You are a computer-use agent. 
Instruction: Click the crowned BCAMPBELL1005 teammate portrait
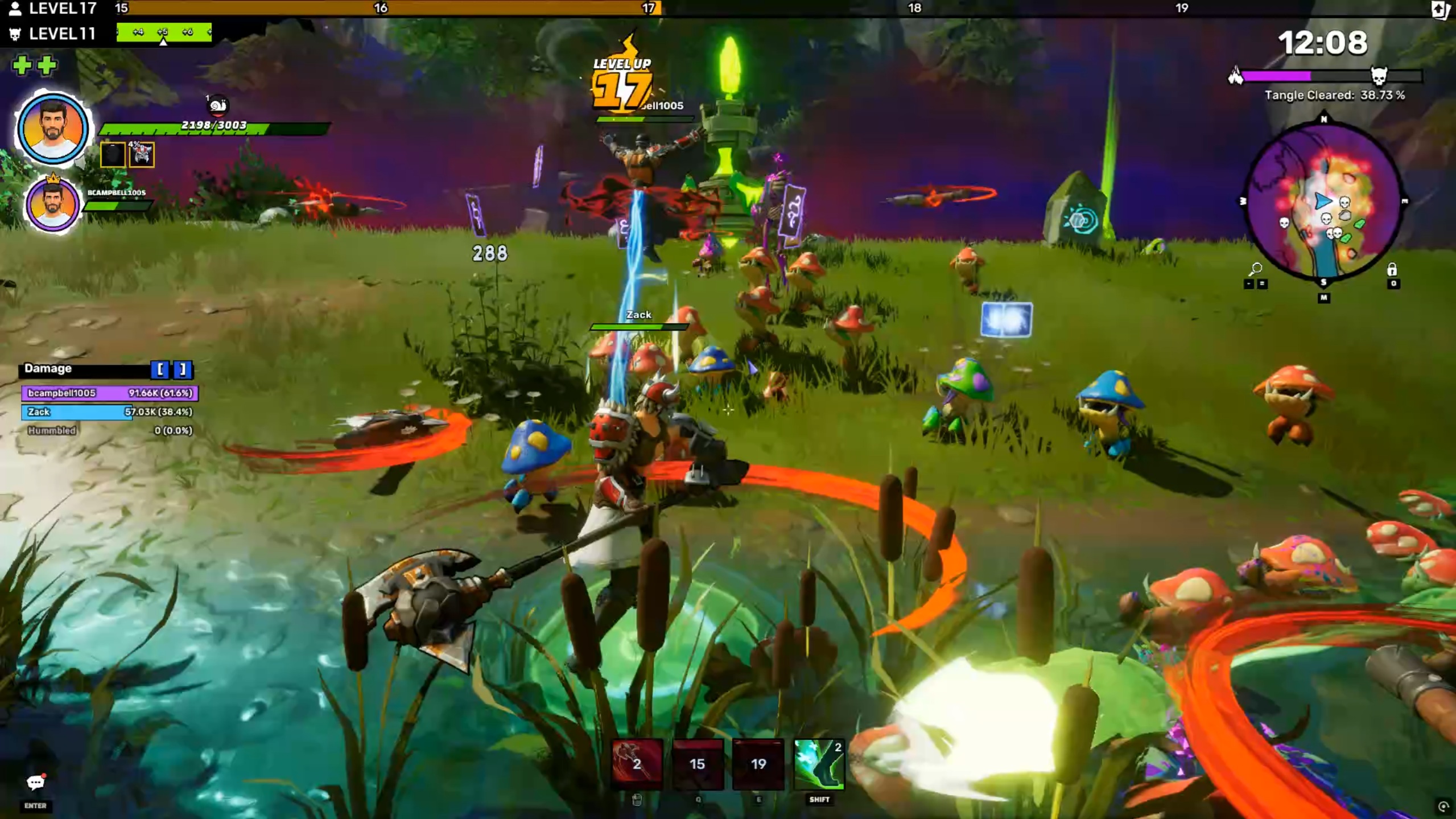tap(52, 204)
